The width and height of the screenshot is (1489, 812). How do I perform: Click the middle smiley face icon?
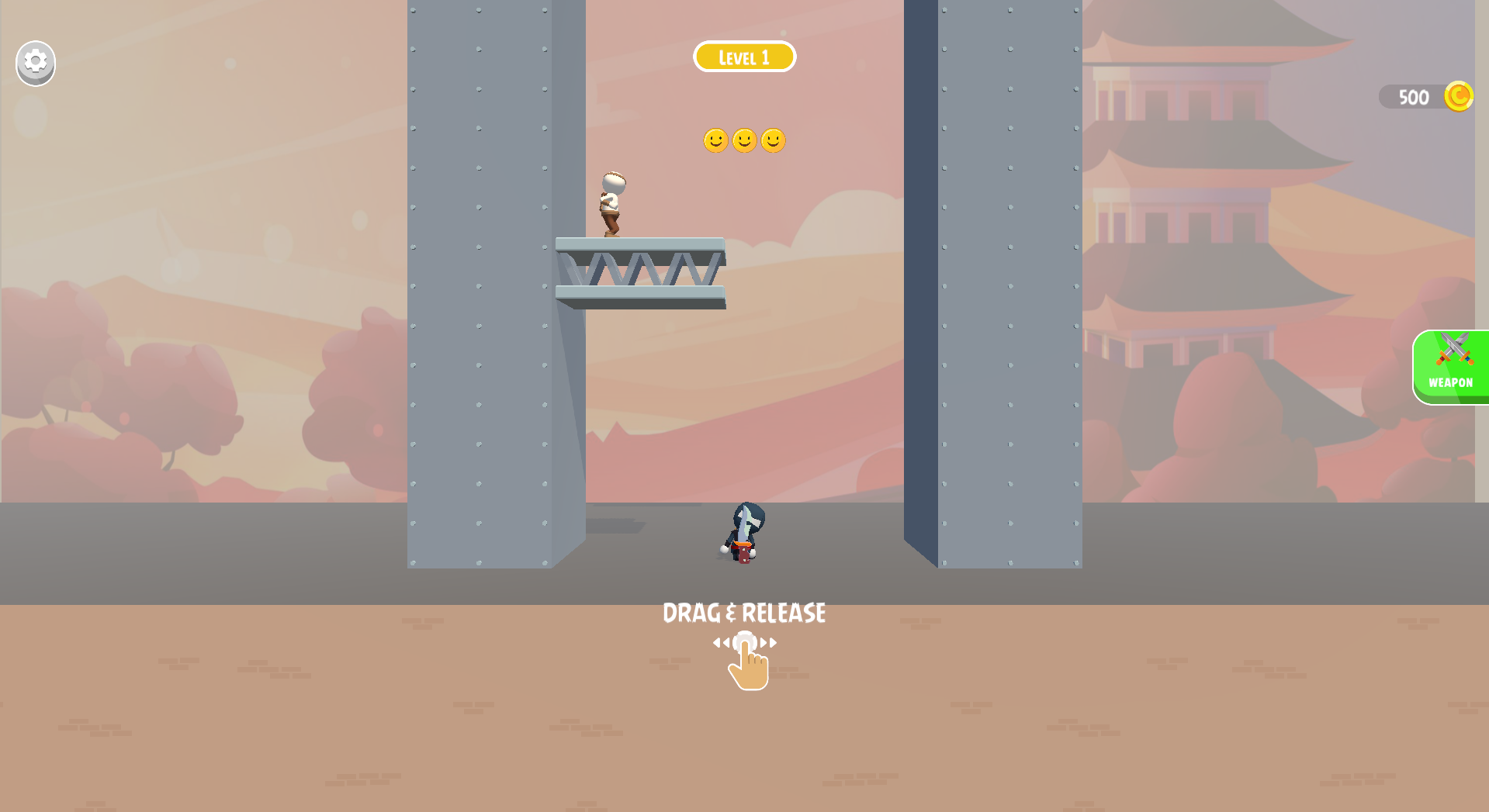point(743,140)
